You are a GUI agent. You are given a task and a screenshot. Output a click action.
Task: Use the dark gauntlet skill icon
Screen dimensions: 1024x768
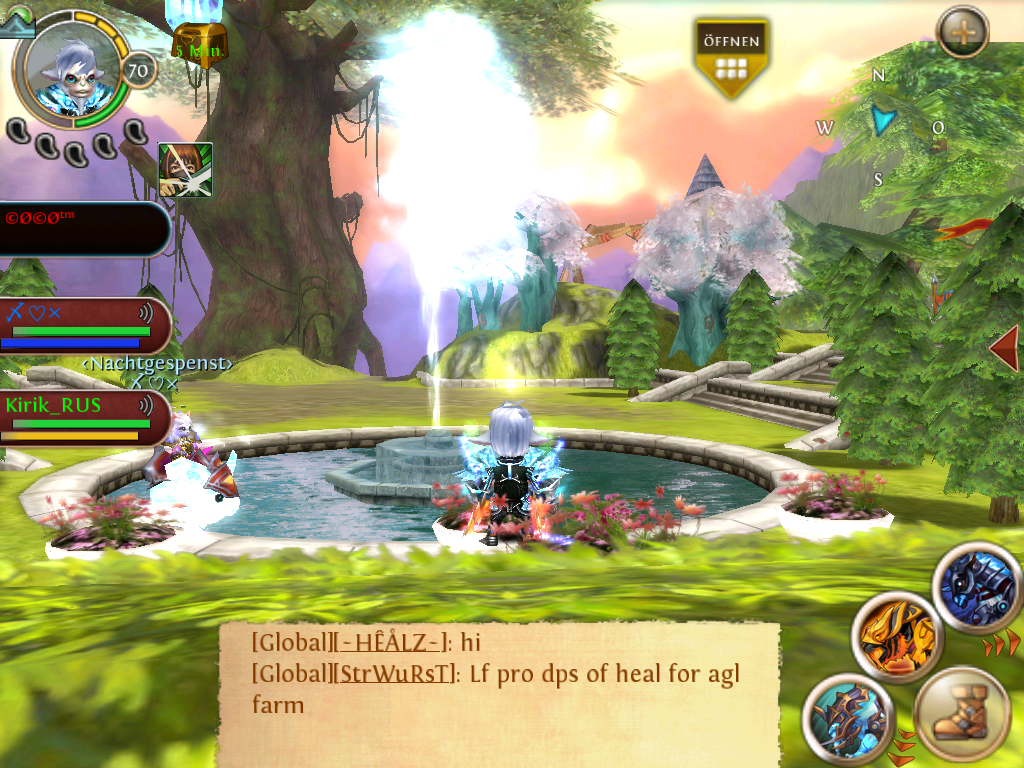847,719
